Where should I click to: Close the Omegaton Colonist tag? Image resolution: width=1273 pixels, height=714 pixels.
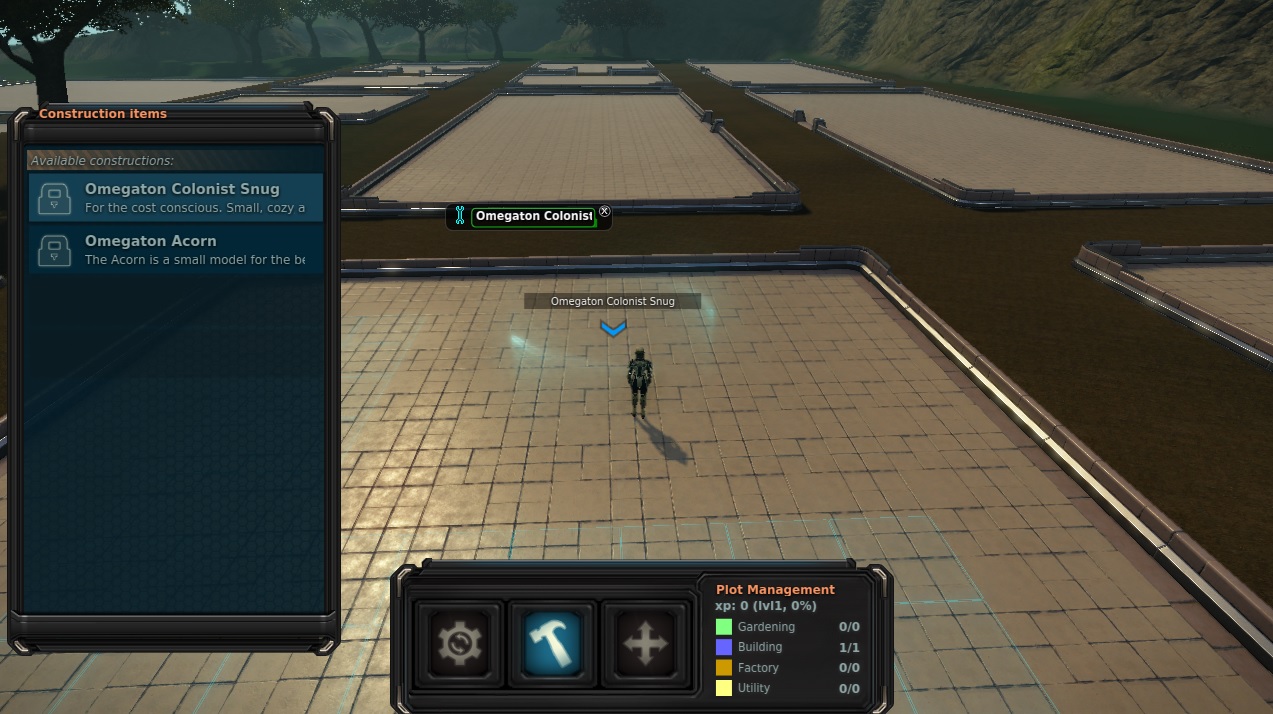[x=604, y=212]
